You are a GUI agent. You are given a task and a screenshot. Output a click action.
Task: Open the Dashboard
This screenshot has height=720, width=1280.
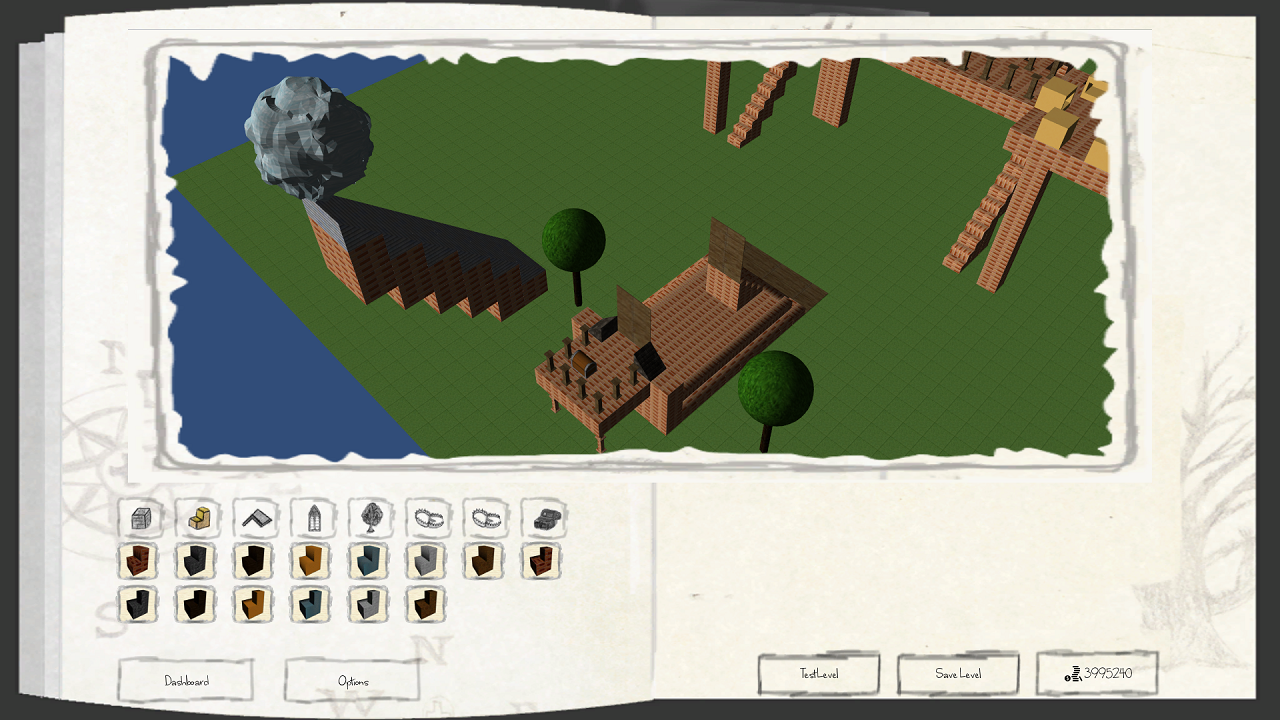click(186, 681)
